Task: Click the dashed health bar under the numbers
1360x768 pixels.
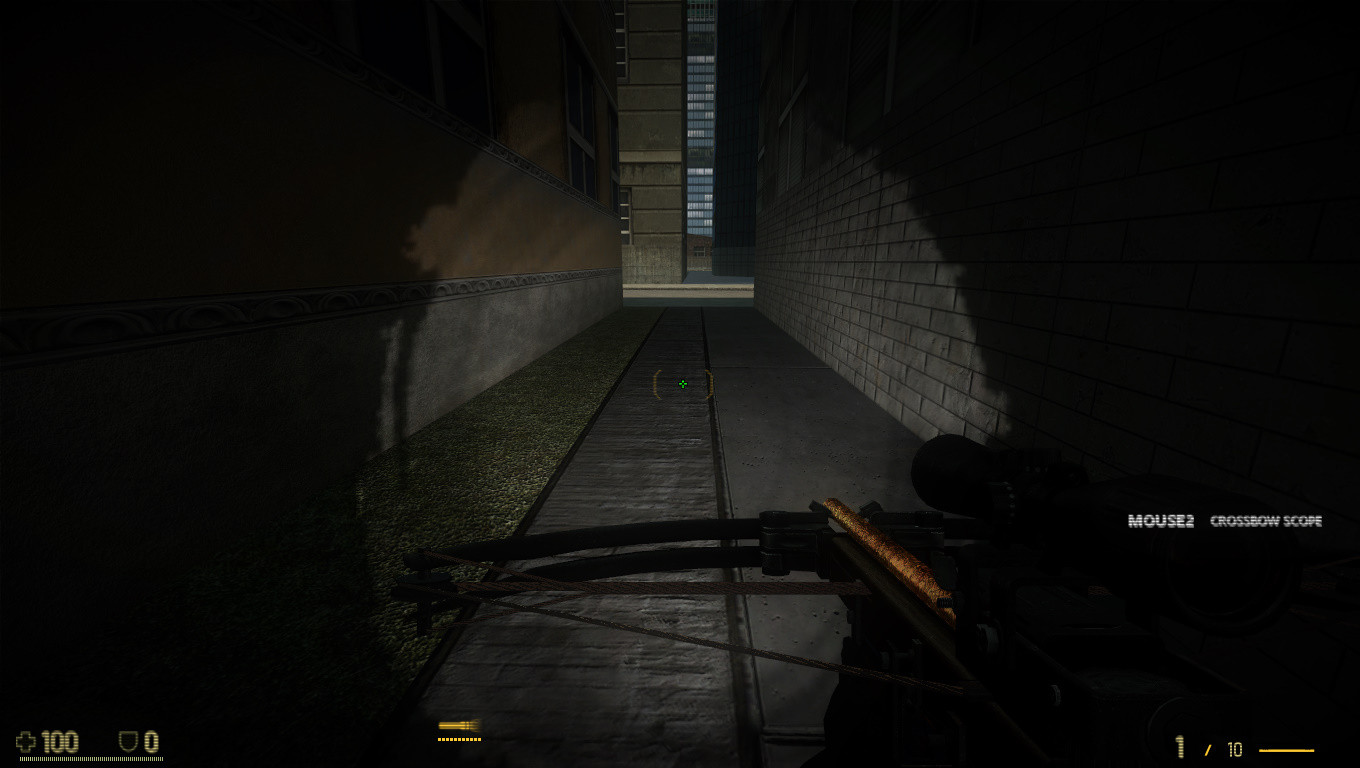Action: (90, 760)
